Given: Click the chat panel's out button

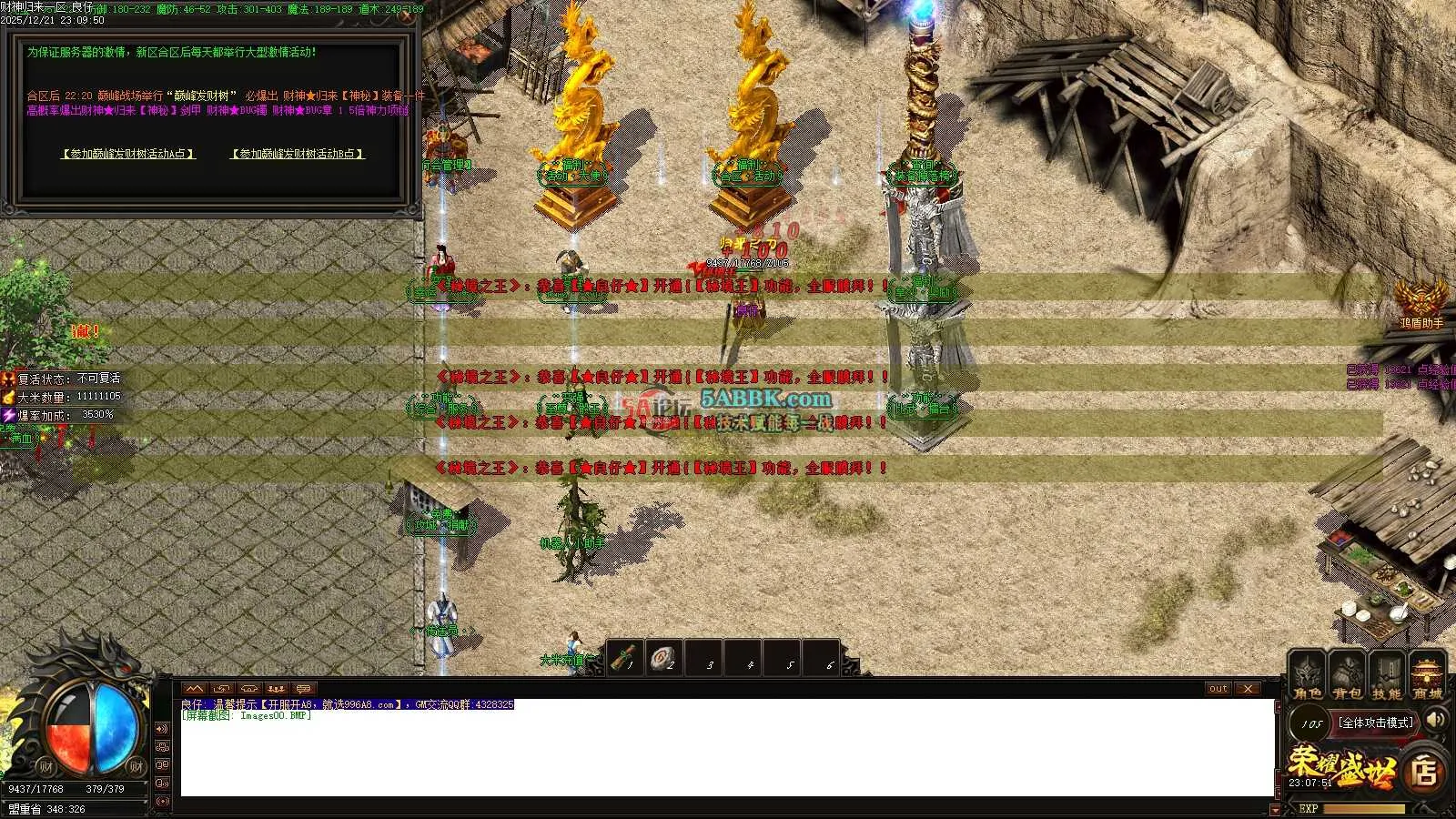Looking at the screenshot, I should 1218,689.
